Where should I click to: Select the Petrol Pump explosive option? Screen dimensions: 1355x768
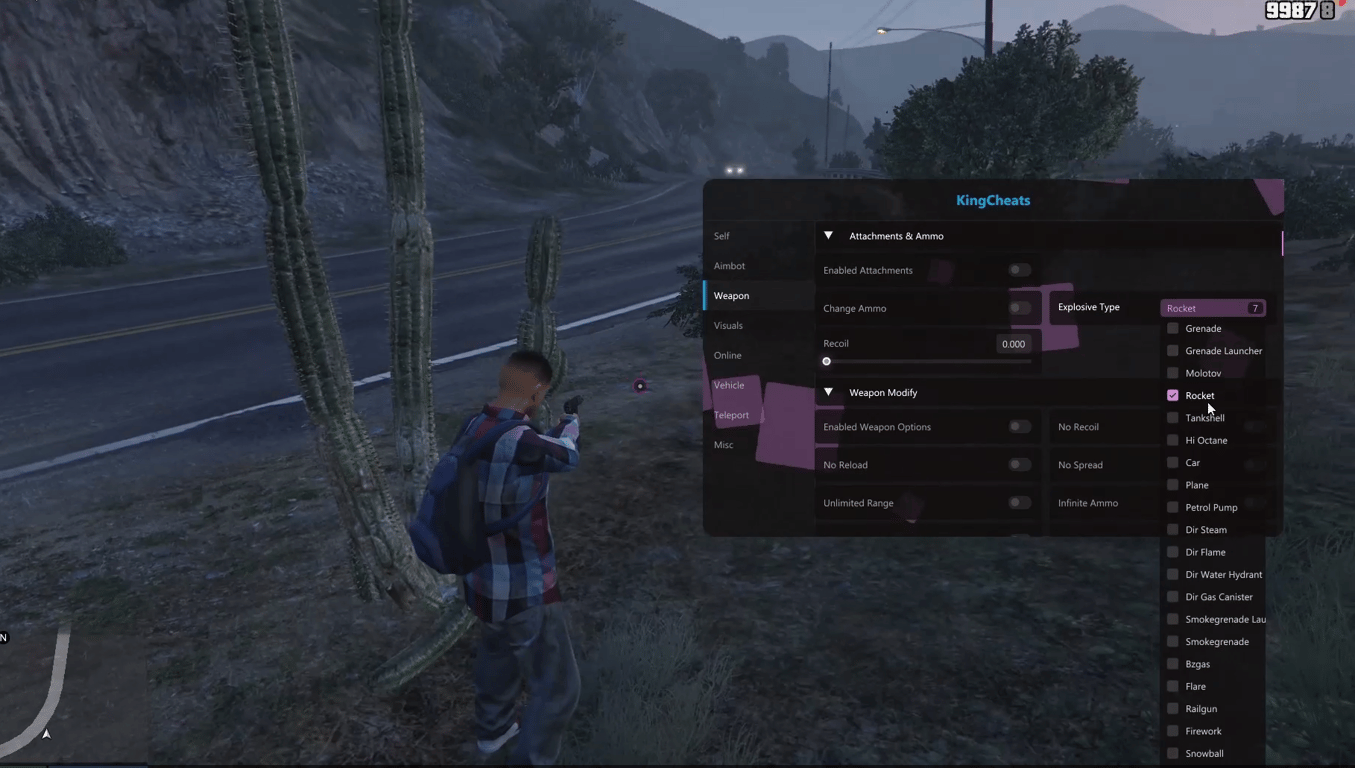1173,507
